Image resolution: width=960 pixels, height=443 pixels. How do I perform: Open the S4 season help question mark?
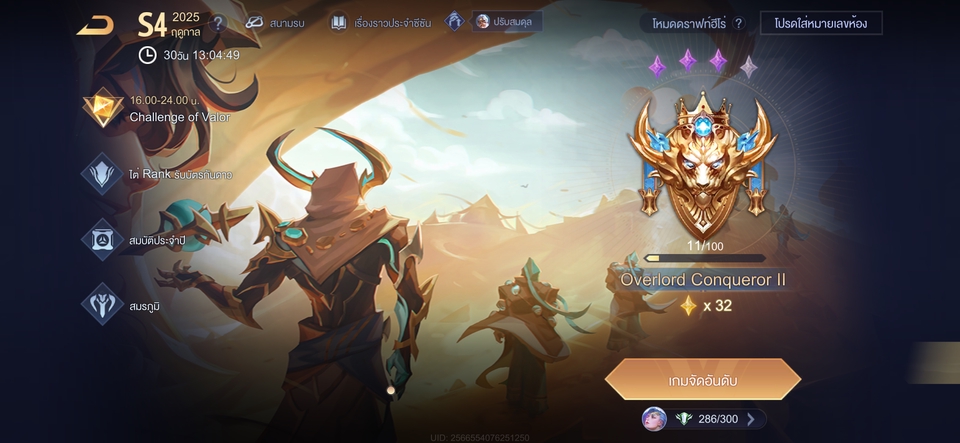218,23
